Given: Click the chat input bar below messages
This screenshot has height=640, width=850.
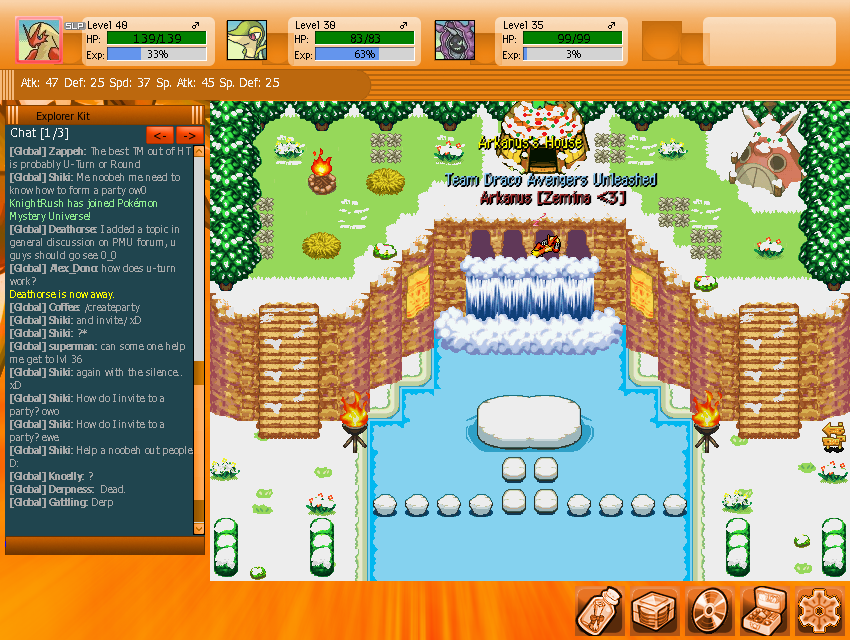Looking at the screenshot, I should [x=104, y=545].
